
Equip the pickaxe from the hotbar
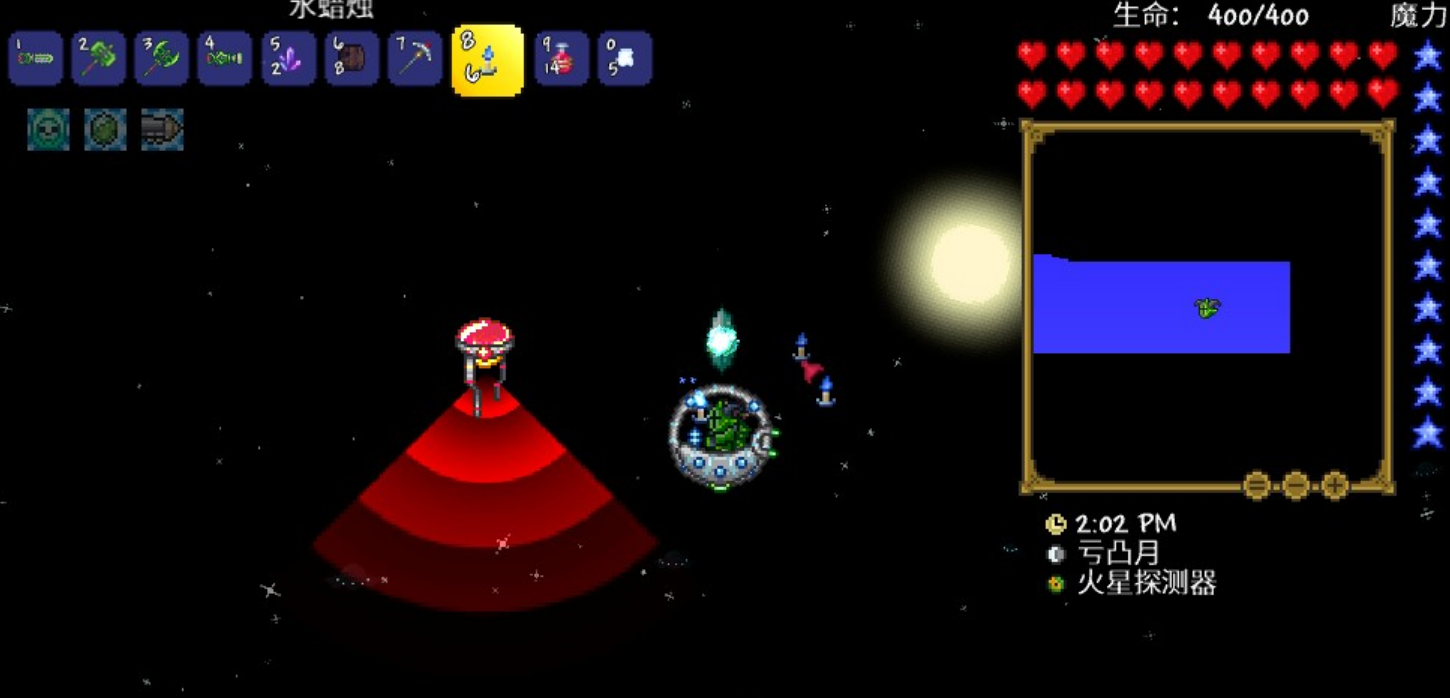pyautogui.click(x=415, y=59)
